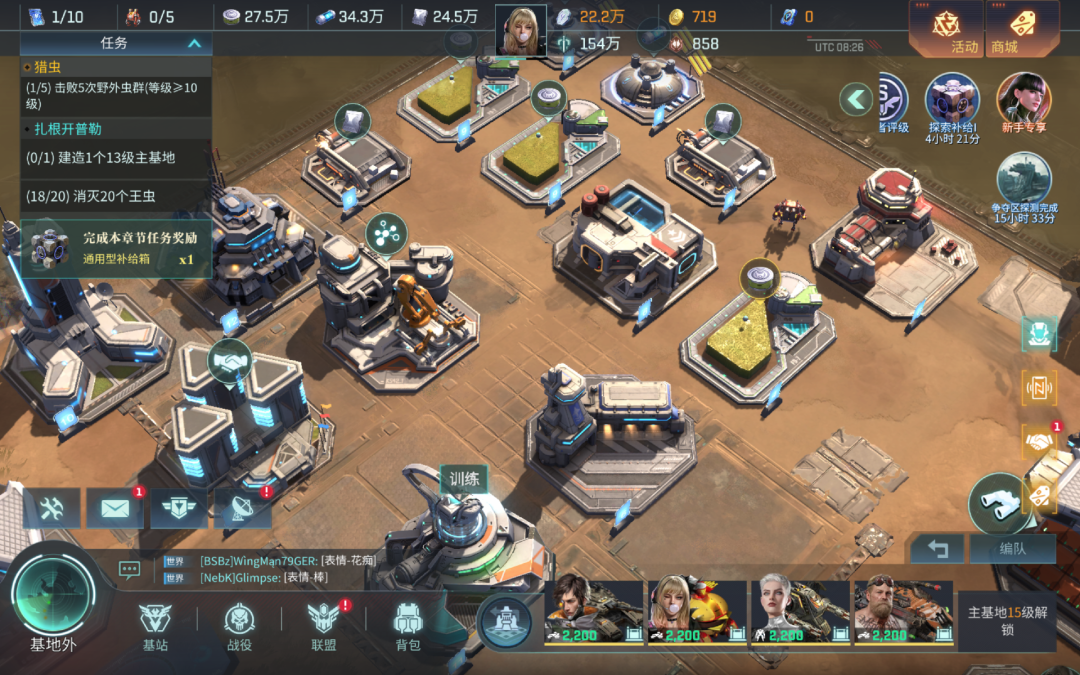1080x675 pixels.
Task: Open the 活动 events menu
Action: click(x=946, y=29)
